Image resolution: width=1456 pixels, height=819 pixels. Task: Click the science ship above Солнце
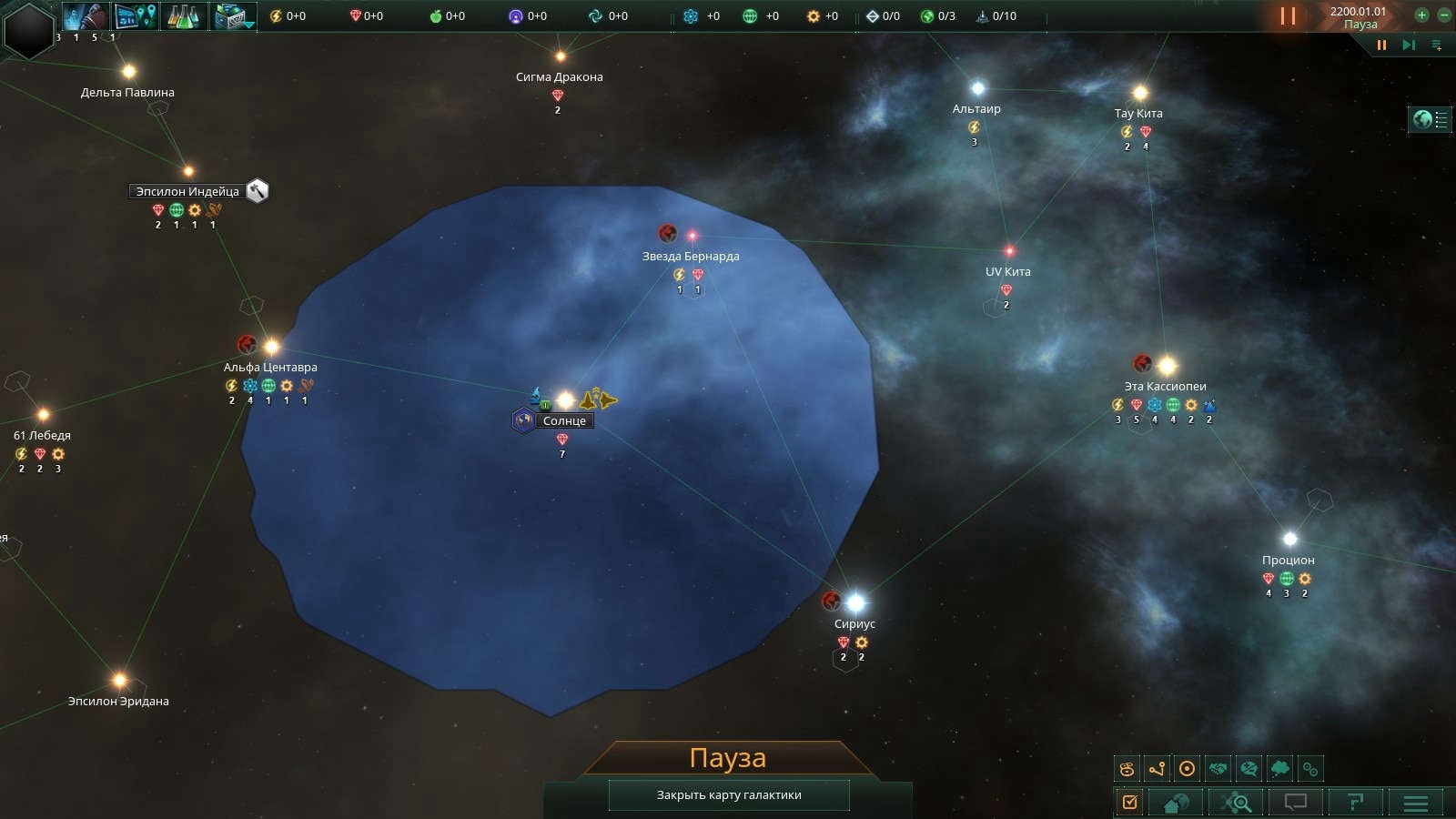click(536, 396)
